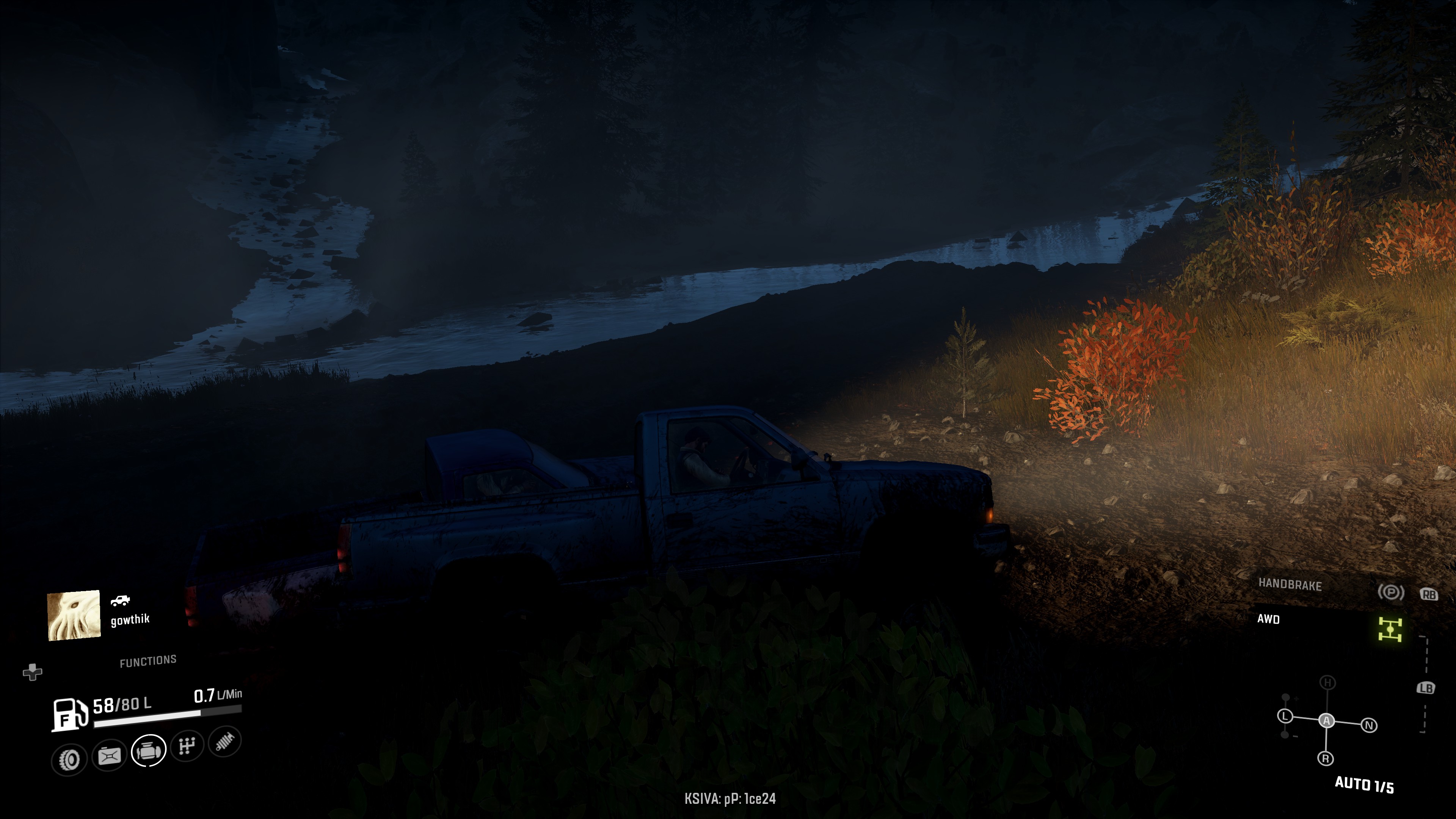Image resolution: width=1456 pixels, height=819 pixels.
Task: Shift to Neutral (N)
Action: [x=1369, y=725]
